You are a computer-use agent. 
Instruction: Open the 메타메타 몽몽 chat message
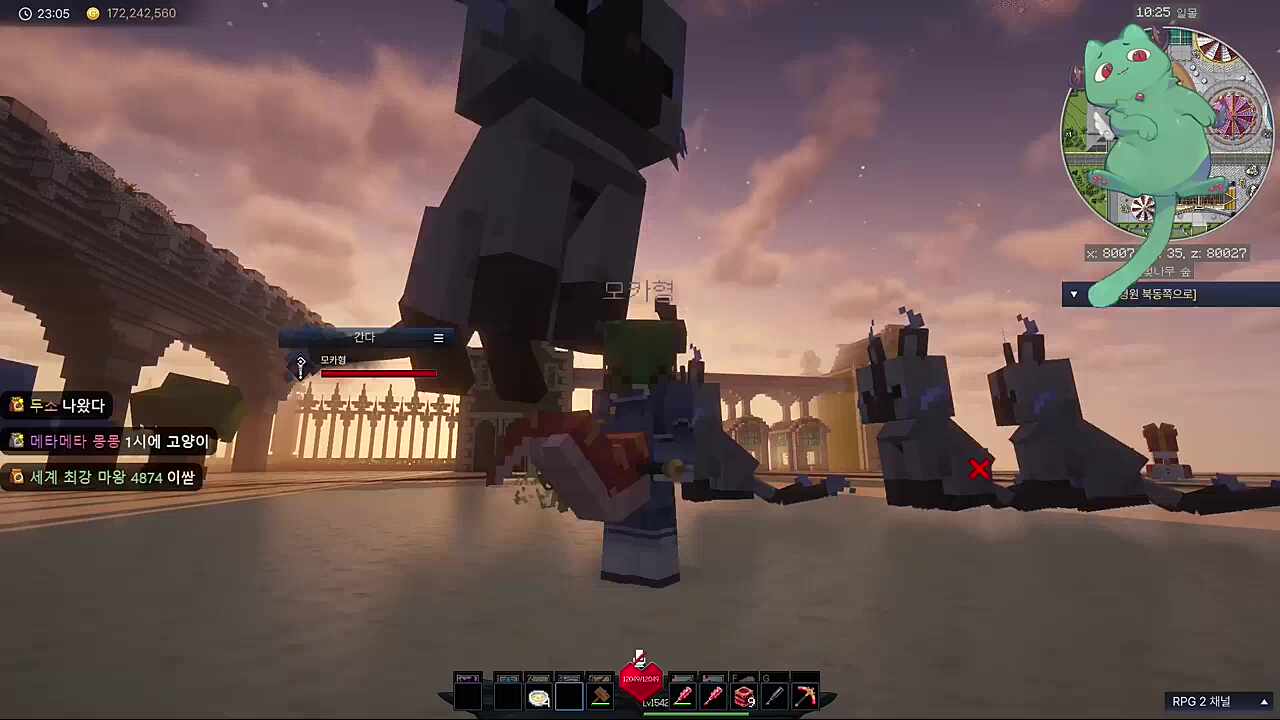tap(110, 441)
